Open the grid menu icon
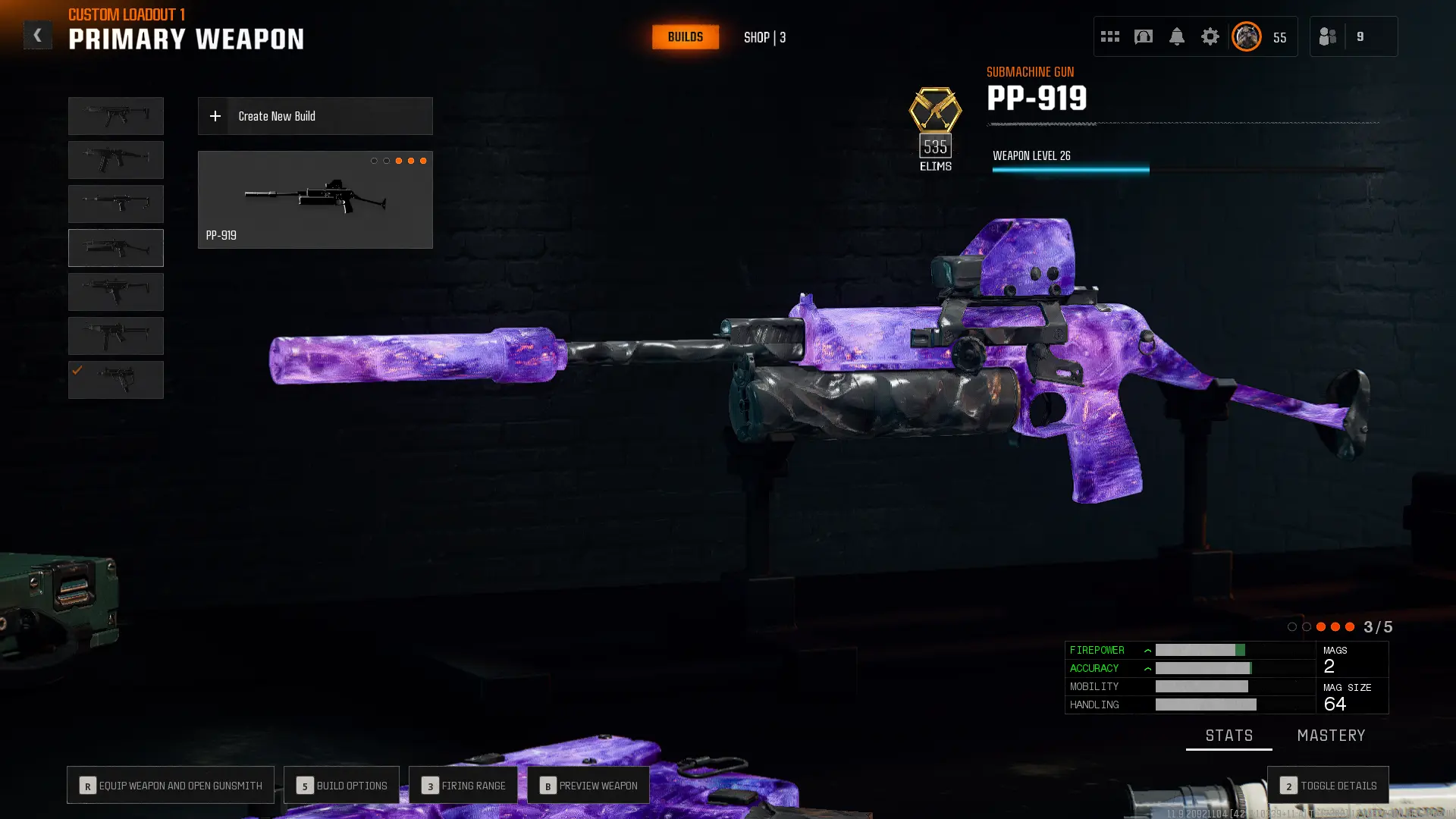The image size is (1456, 819). (x=1110, y=36)
